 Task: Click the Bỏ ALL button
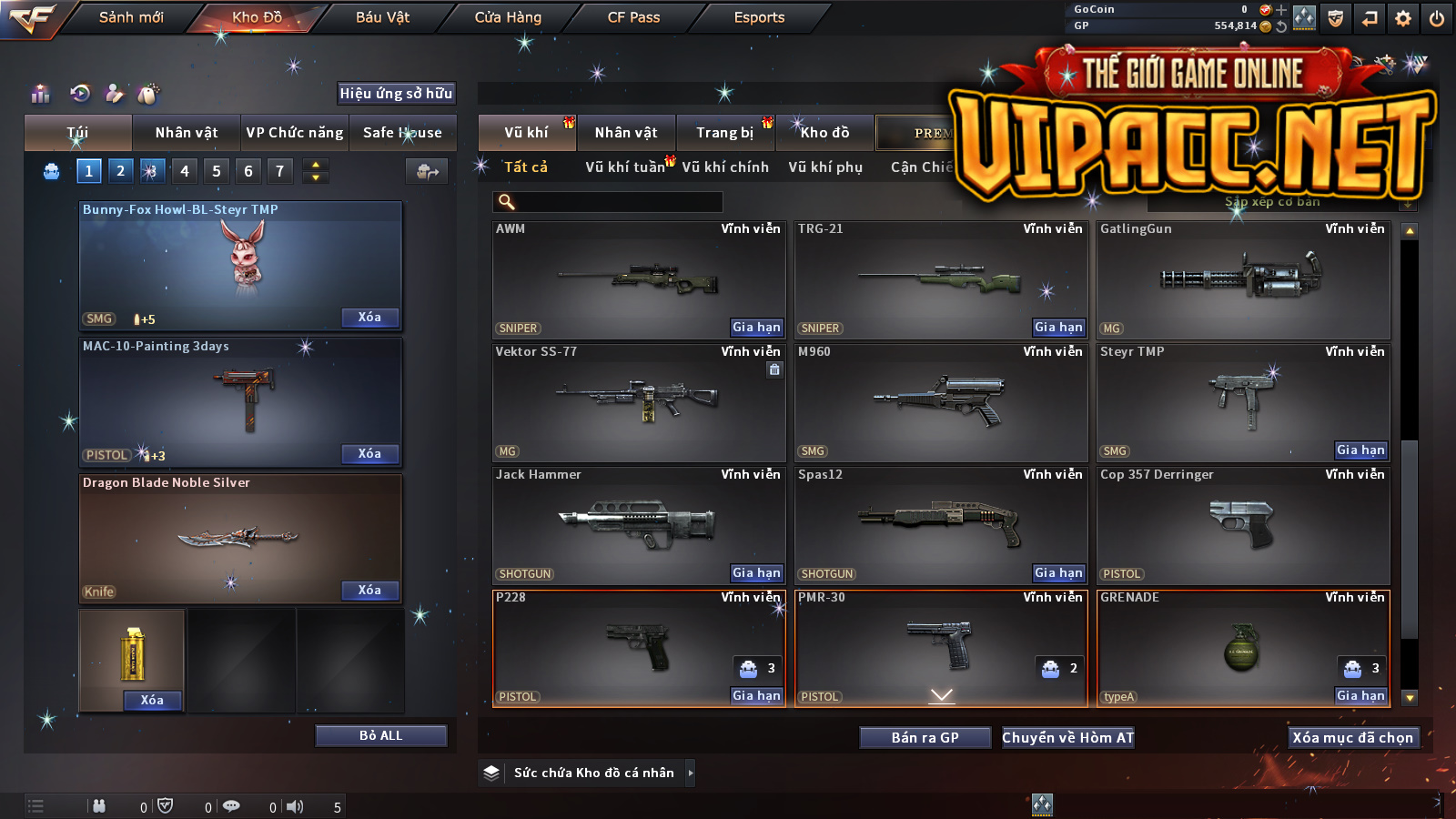[380, 735]
